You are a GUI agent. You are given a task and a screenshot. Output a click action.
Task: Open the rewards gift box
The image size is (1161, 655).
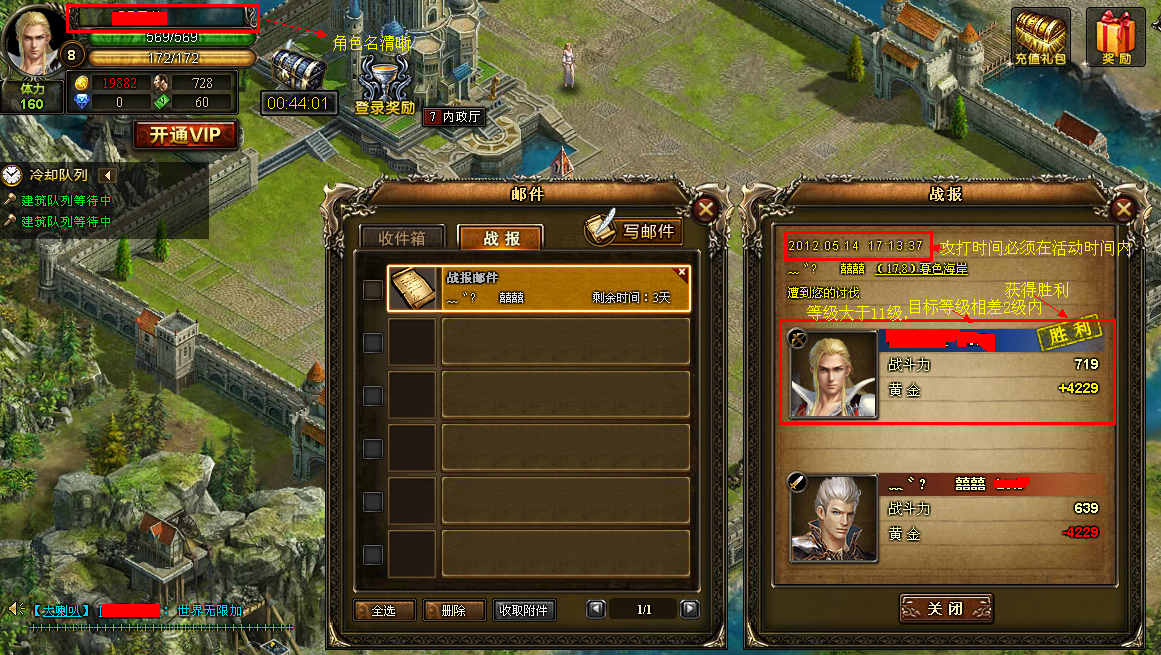[1116, 38]
